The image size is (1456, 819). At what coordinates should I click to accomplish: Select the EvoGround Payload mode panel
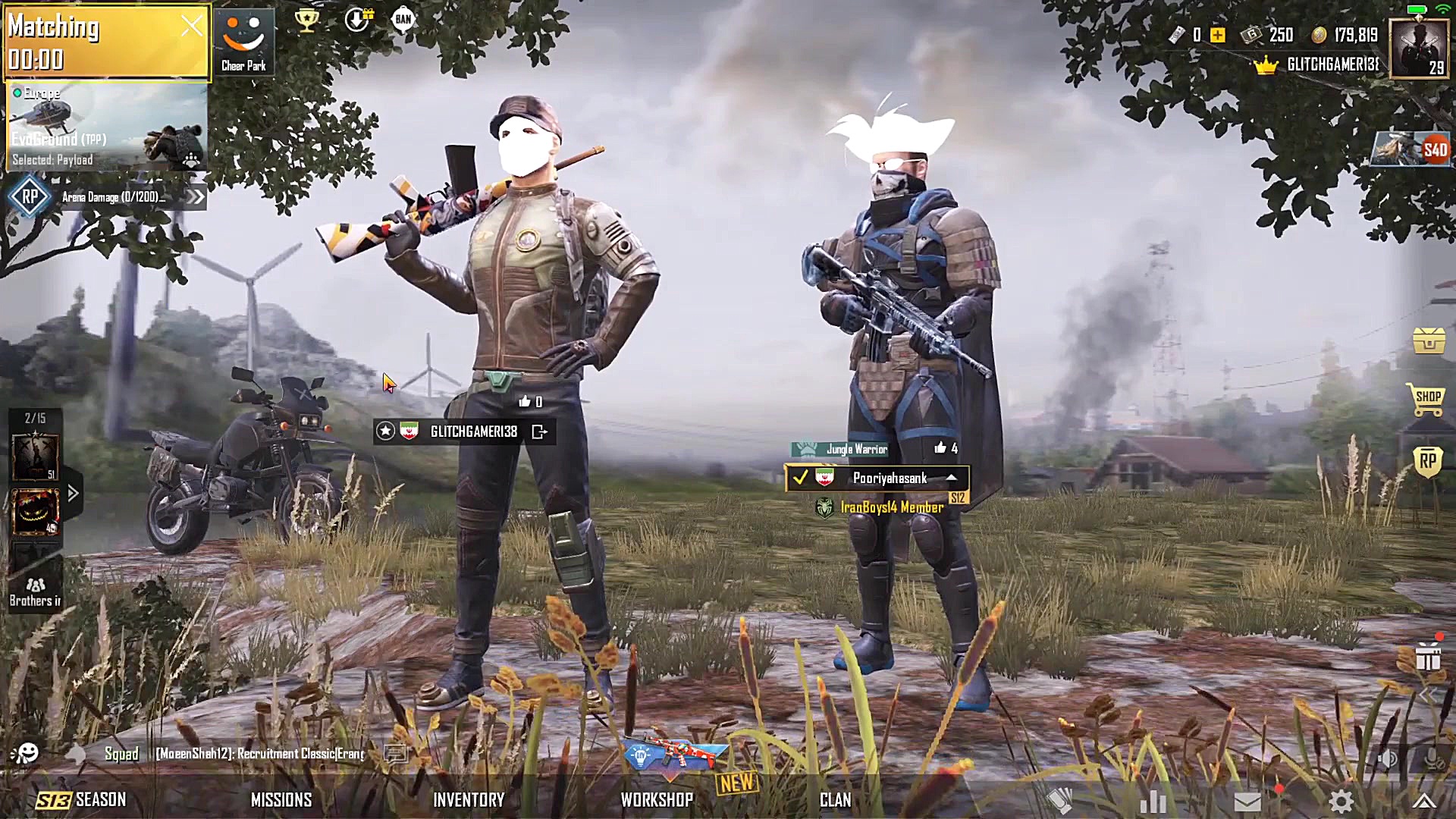click(x=106, y=127)
